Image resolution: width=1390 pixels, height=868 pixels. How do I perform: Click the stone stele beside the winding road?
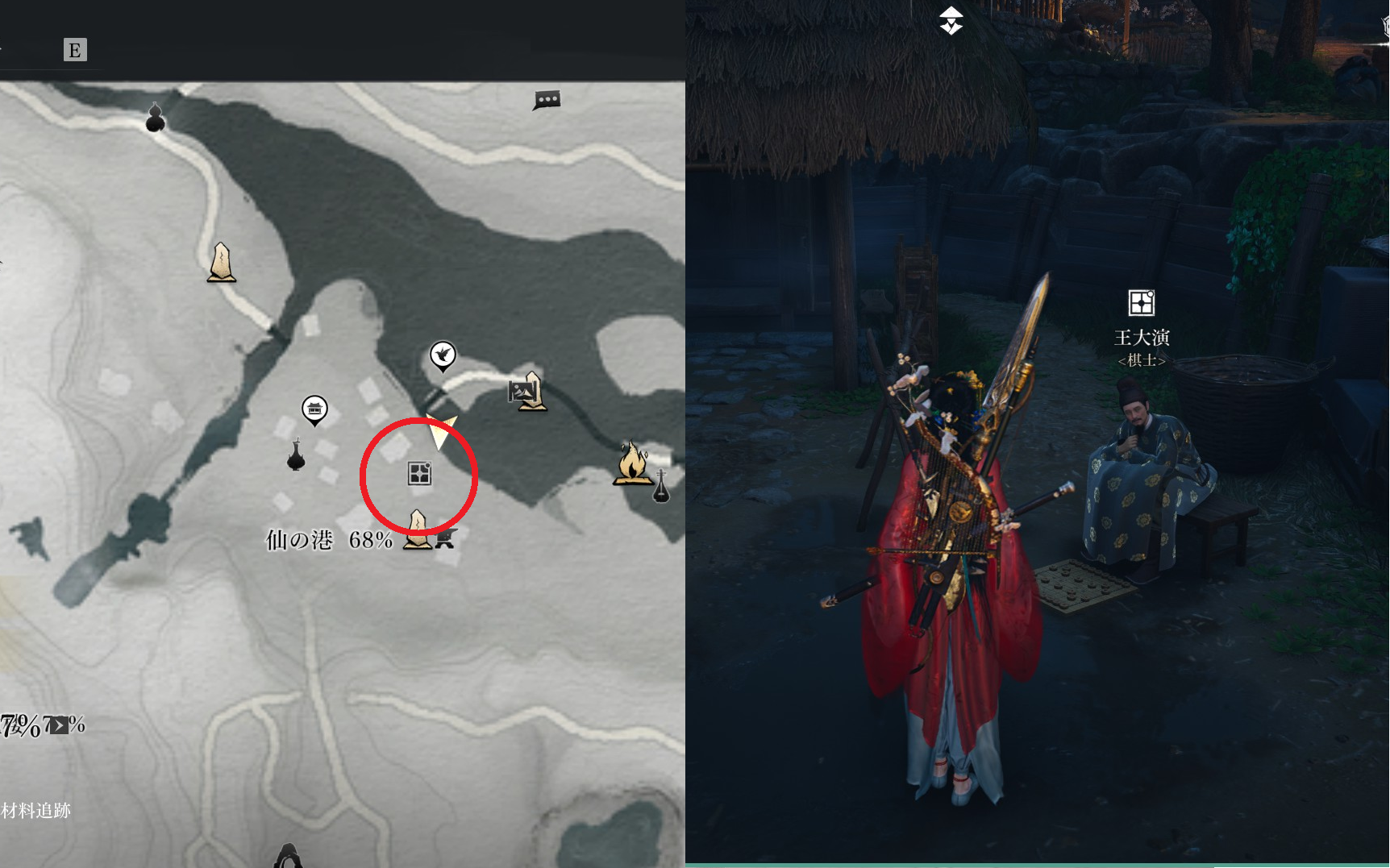coord(222,263)
